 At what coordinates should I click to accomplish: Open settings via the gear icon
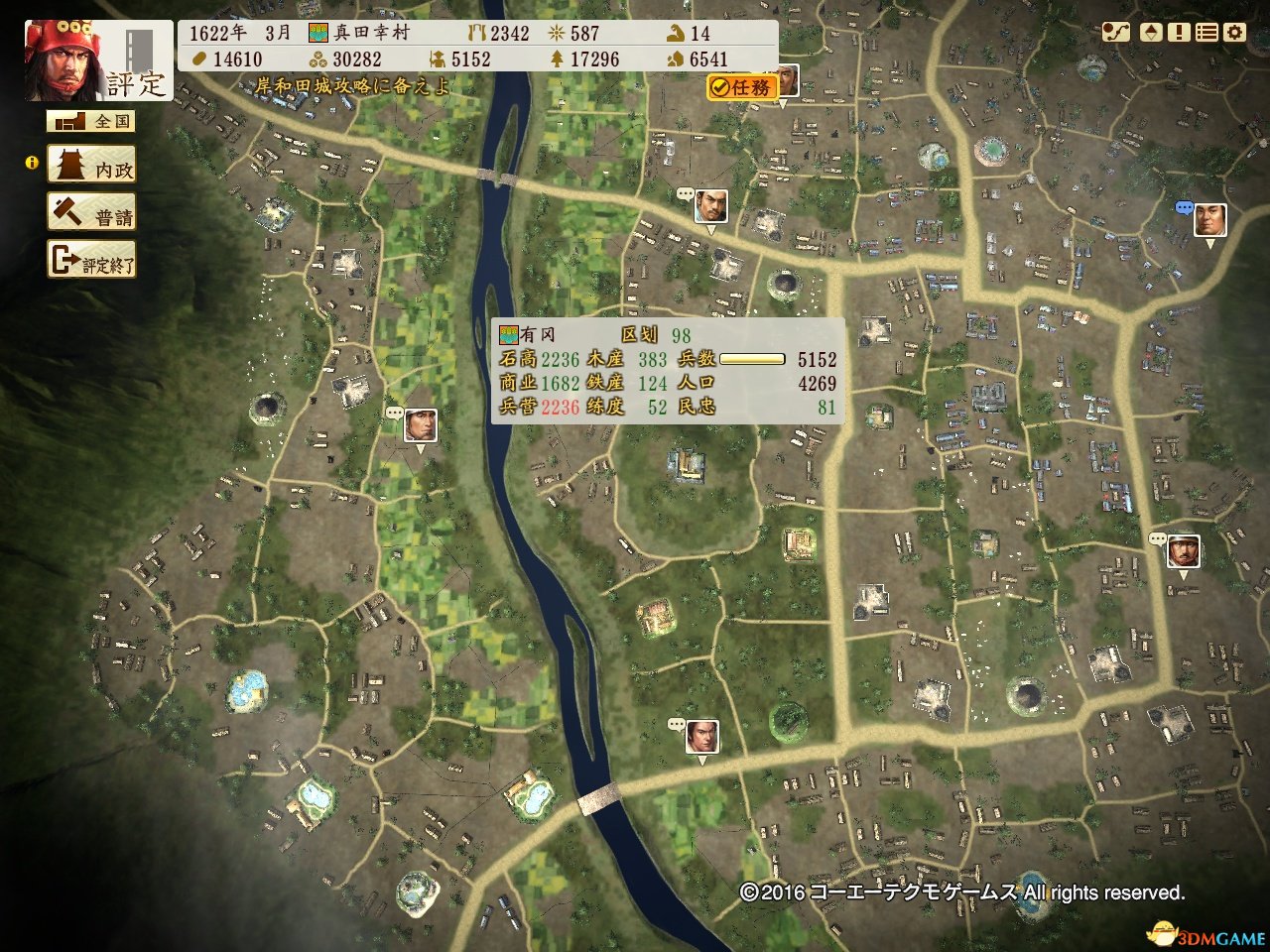(1234, 32)
